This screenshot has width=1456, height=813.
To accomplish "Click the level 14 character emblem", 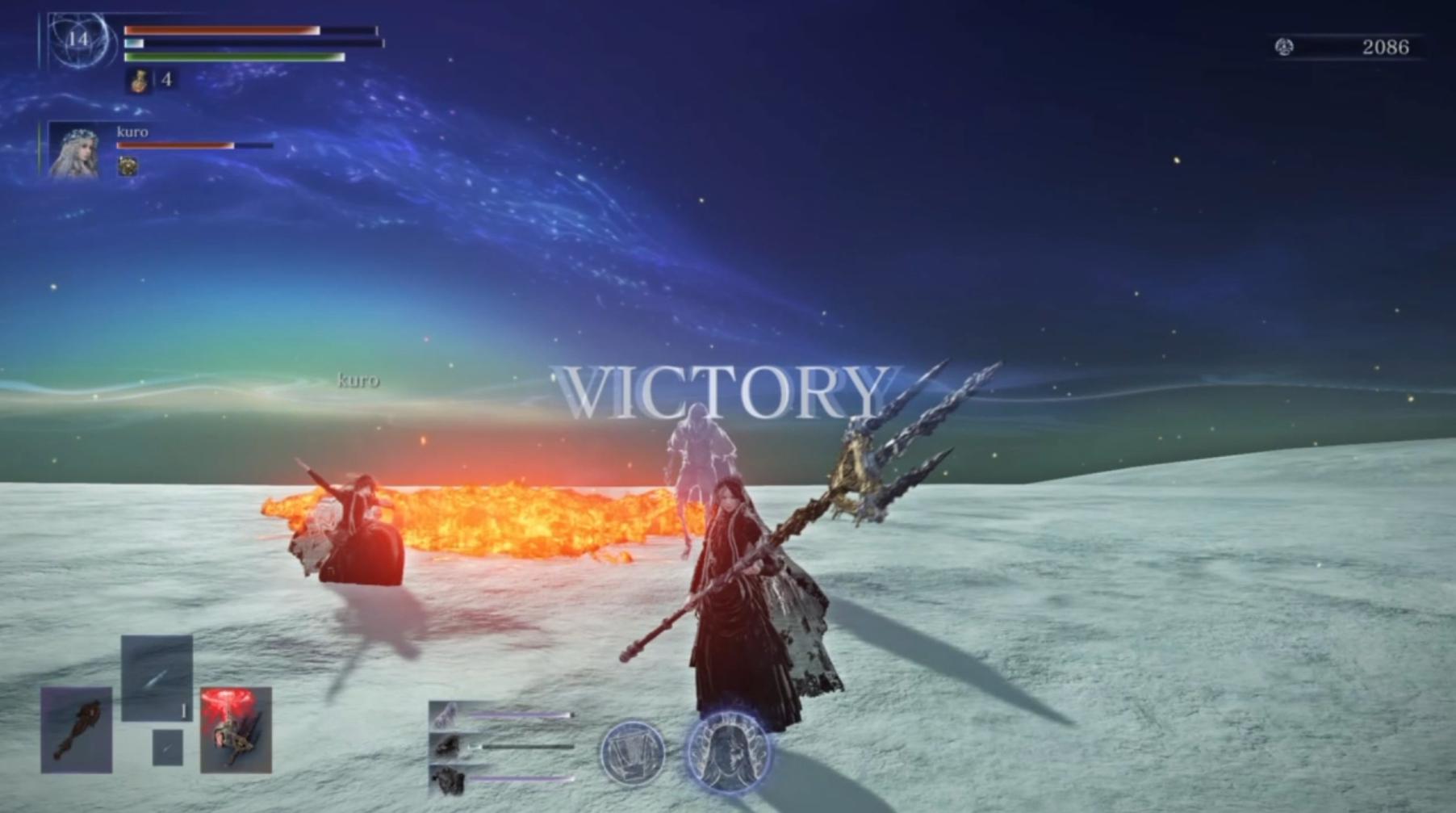I will [x=78, y=40].
